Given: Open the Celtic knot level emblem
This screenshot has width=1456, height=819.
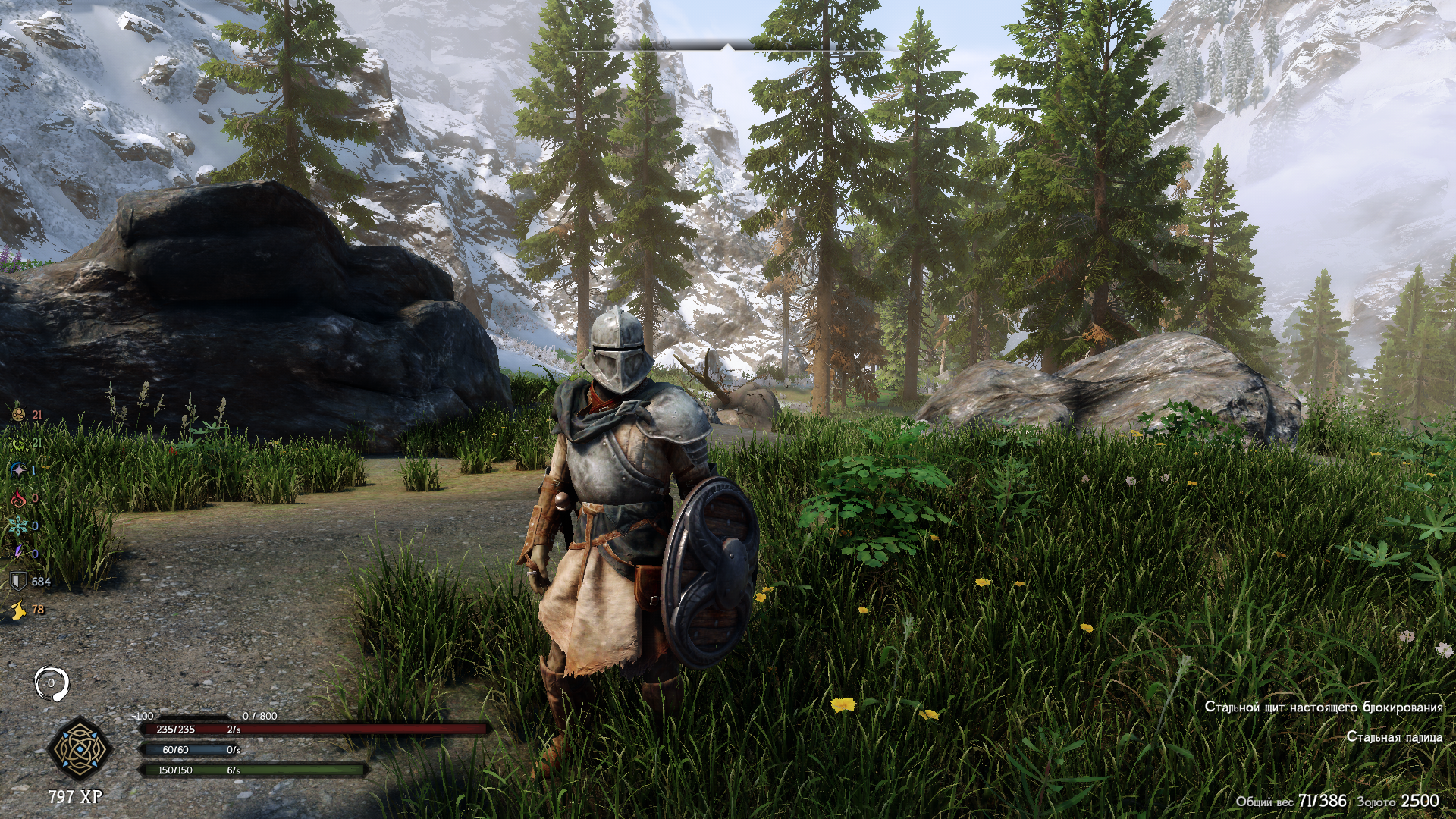Looking at the screenshot, I should coord(80,749).
